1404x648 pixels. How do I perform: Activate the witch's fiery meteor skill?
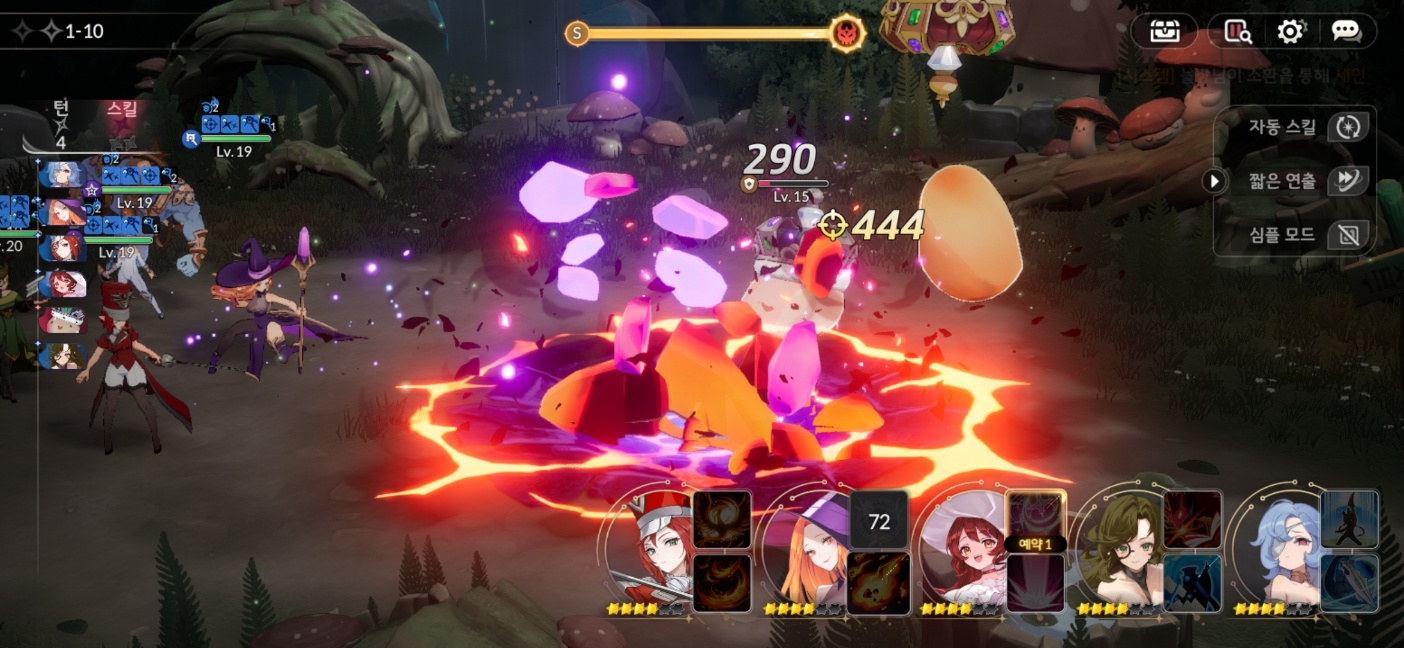tap(878, 583)
